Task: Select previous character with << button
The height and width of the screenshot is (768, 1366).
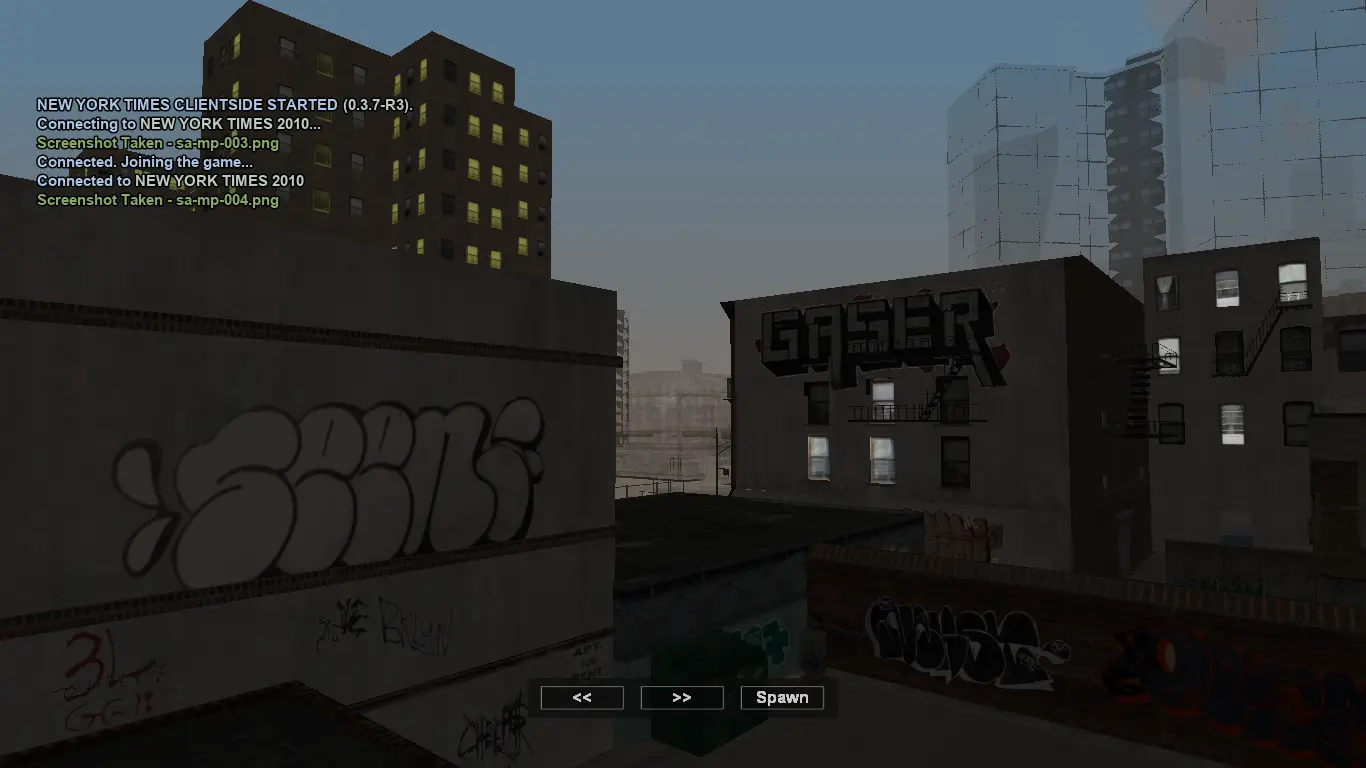Action: (x=582, y=698)
